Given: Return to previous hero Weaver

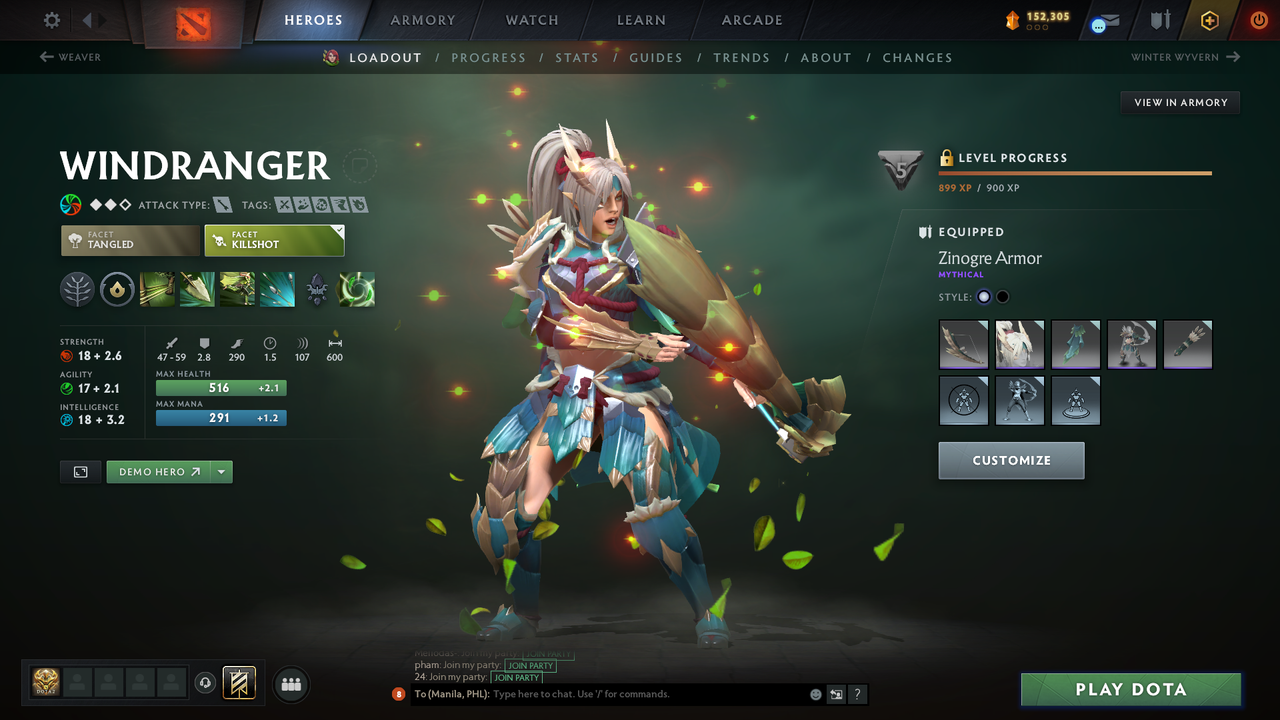Looking at the screenshot, I should pos(70,57).
